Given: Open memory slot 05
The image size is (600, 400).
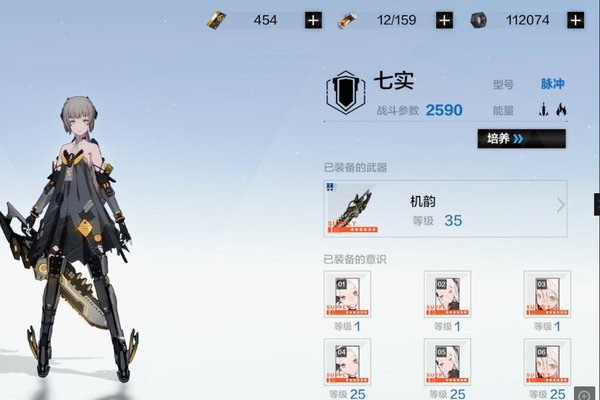Looking at the screenshot, I should 447,362.
